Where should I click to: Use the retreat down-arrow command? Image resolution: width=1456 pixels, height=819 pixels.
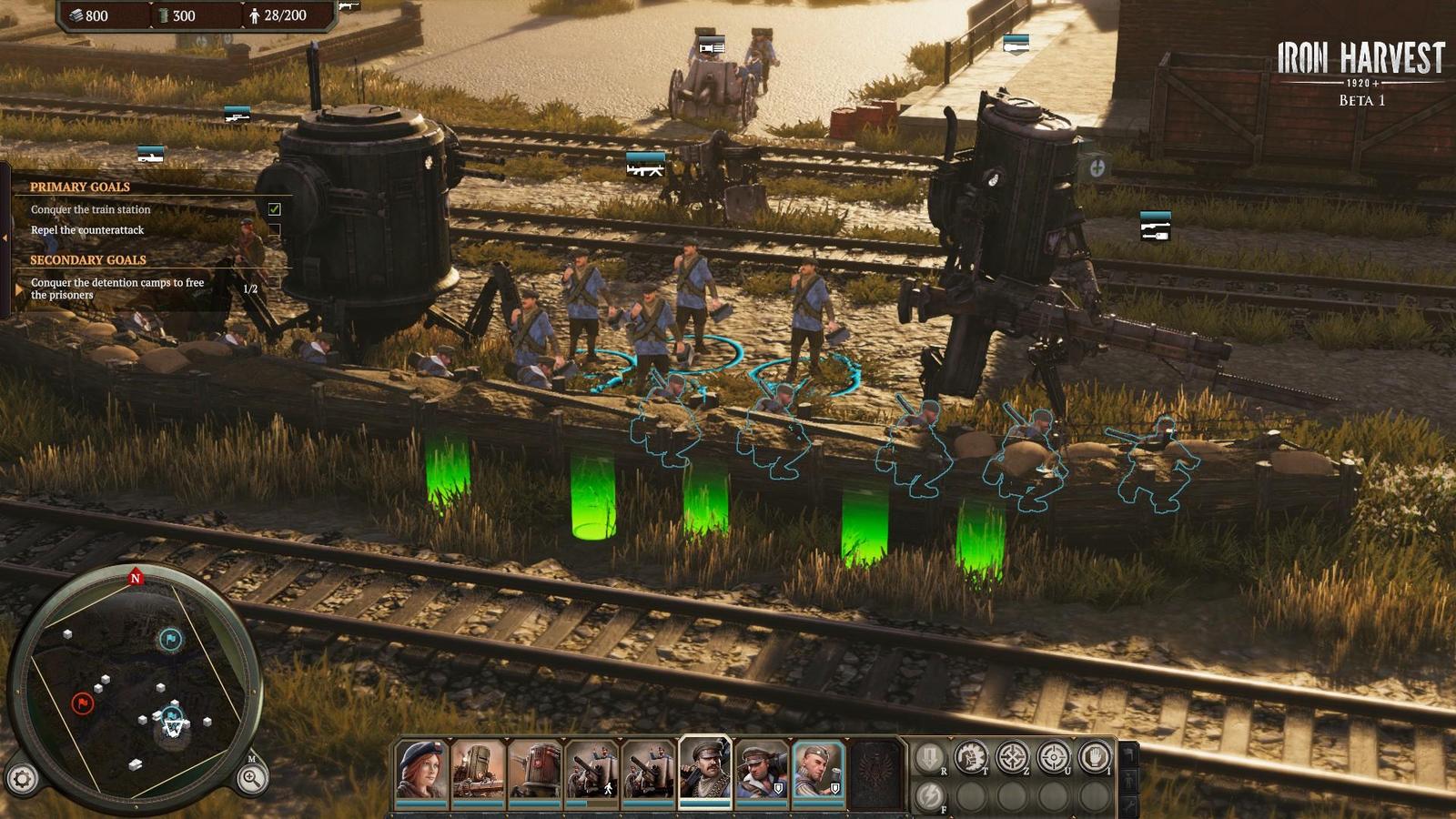coord(929,757)
